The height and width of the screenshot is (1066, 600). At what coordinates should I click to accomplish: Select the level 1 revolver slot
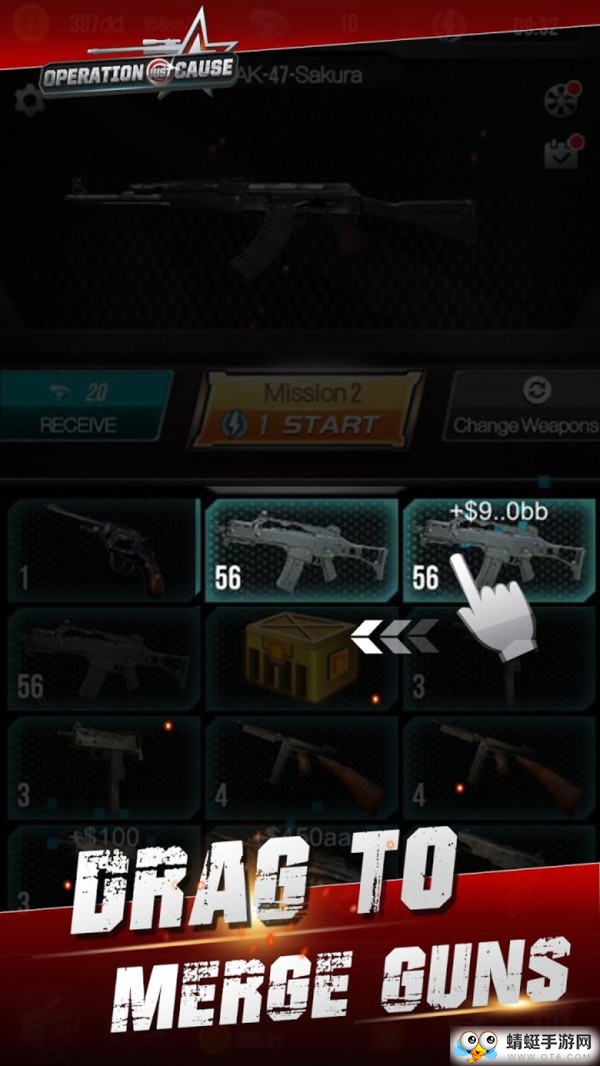pos(103,550)
